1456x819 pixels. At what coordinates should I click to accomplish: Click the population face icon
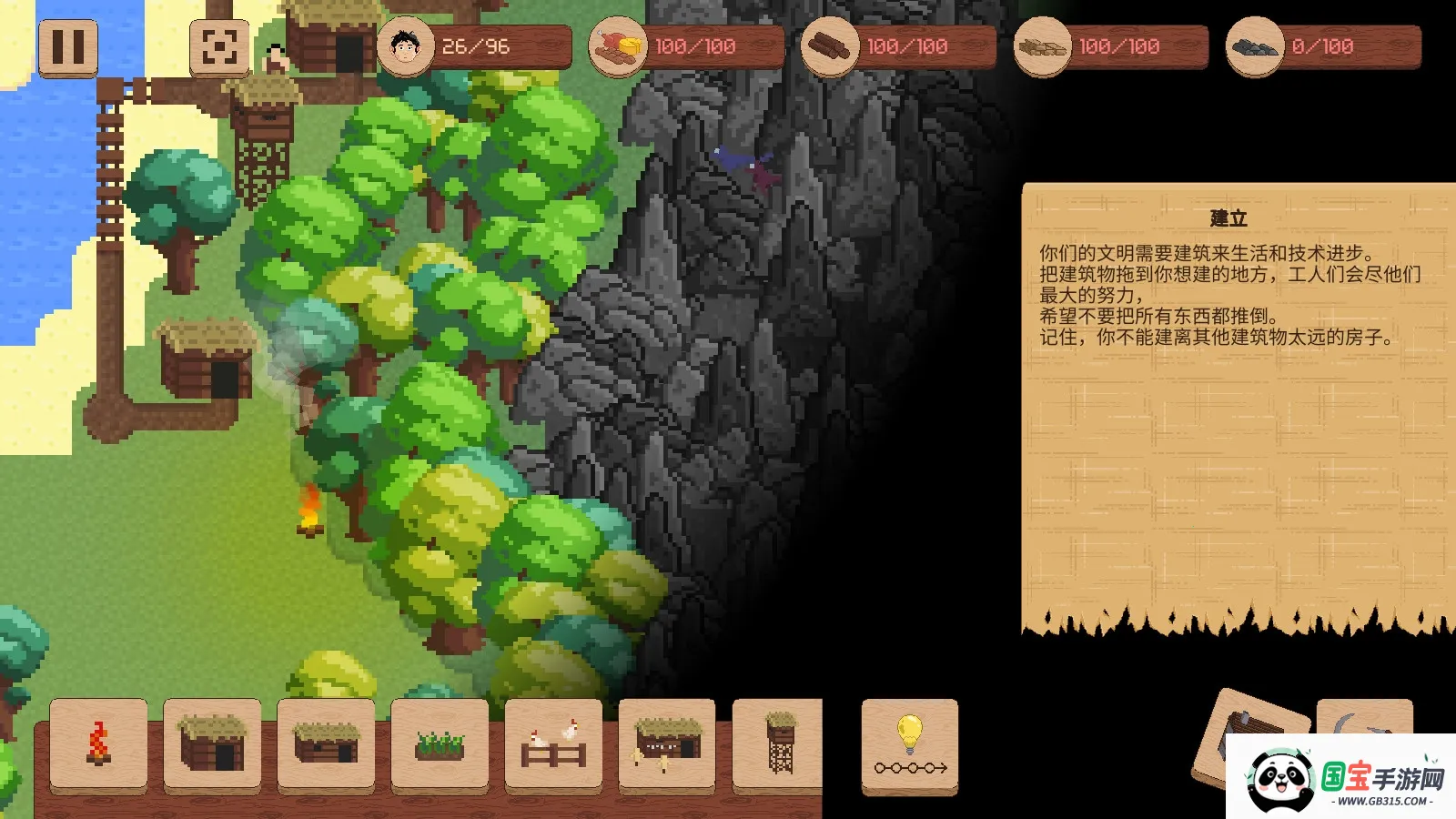point(405,46)
